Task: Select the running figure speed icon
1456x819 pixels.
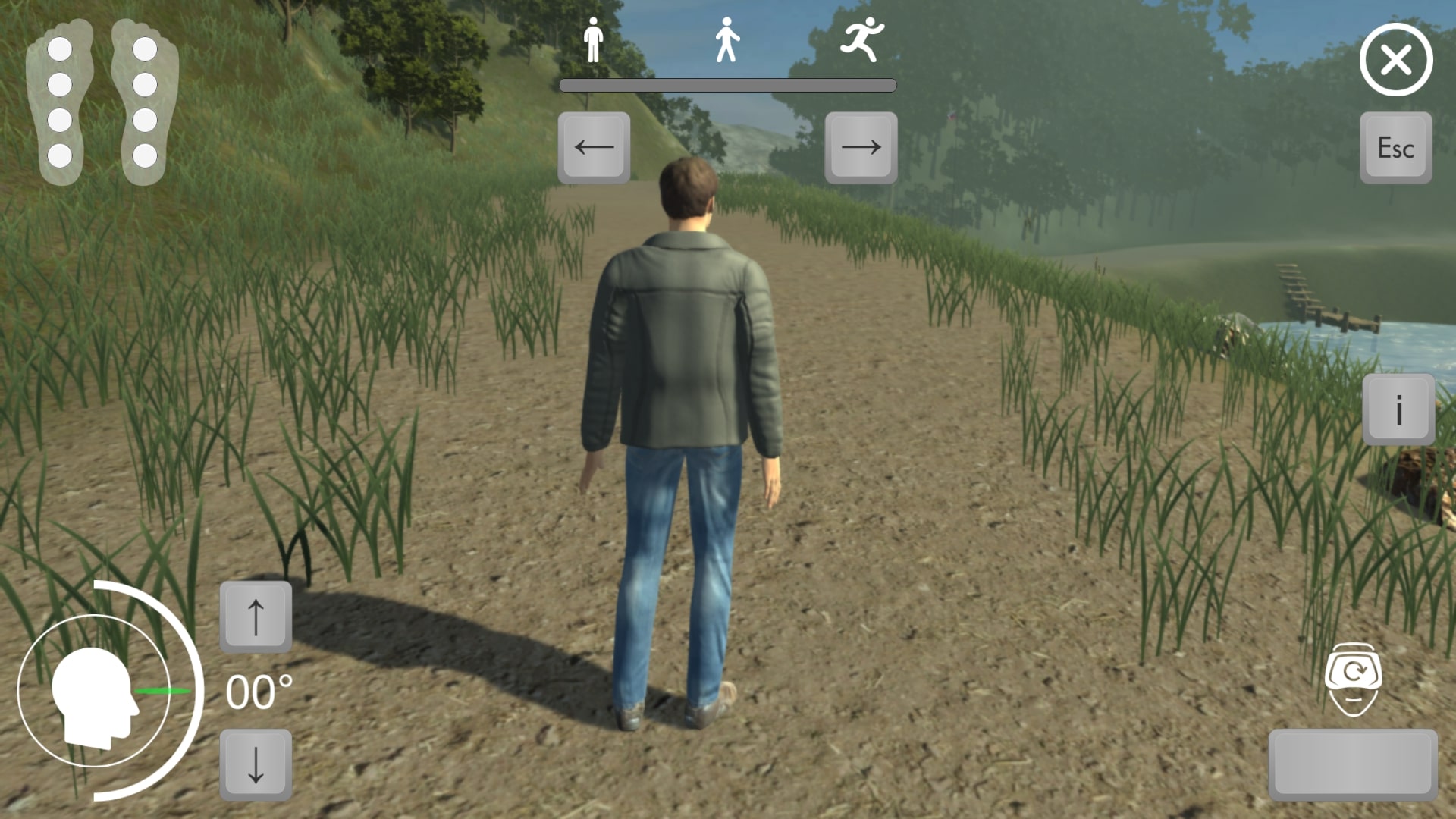Action: tap(862, 39)
